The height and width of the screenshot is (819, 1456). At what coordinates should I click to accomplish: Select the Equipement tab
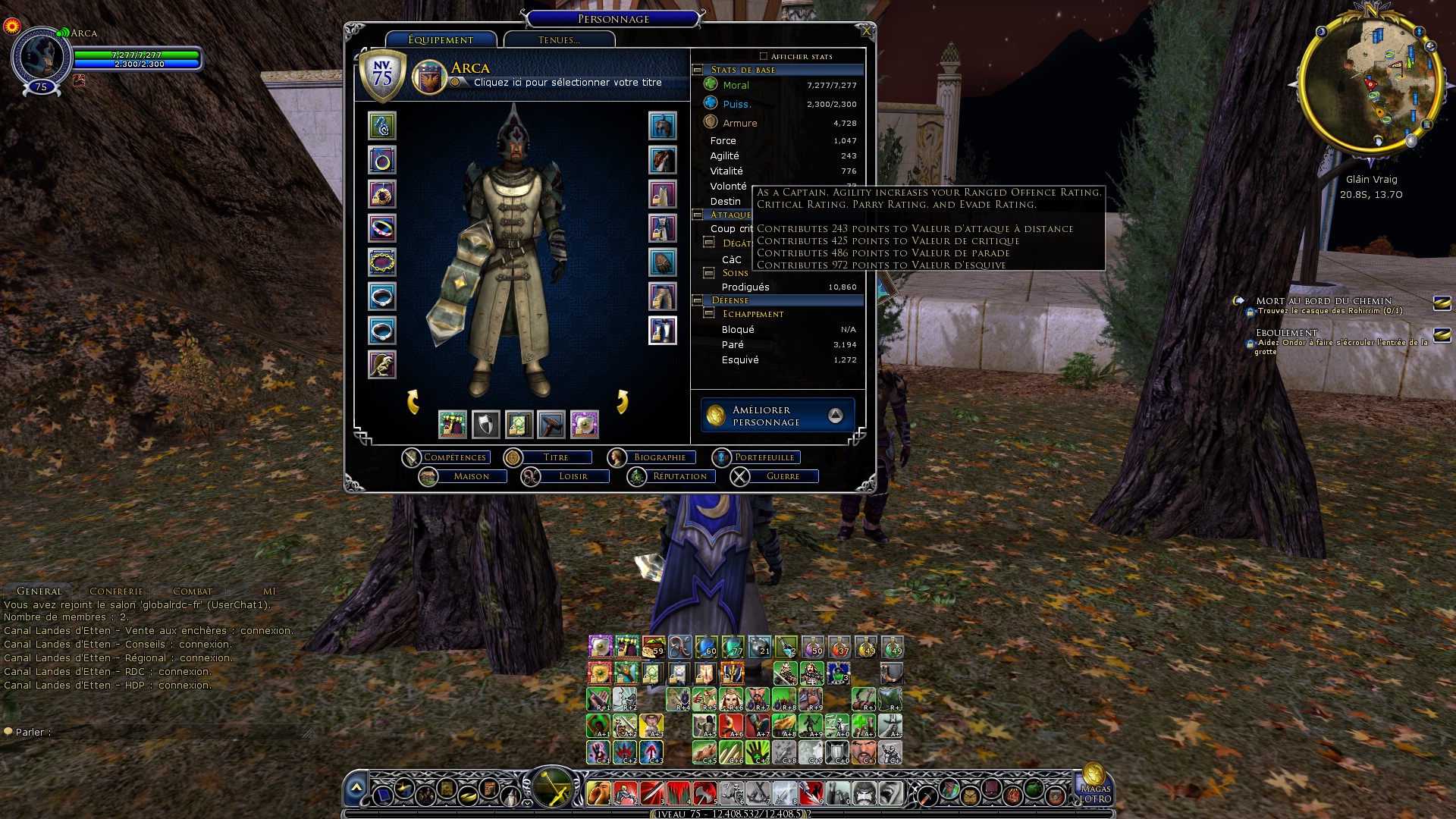pos(441,40)
